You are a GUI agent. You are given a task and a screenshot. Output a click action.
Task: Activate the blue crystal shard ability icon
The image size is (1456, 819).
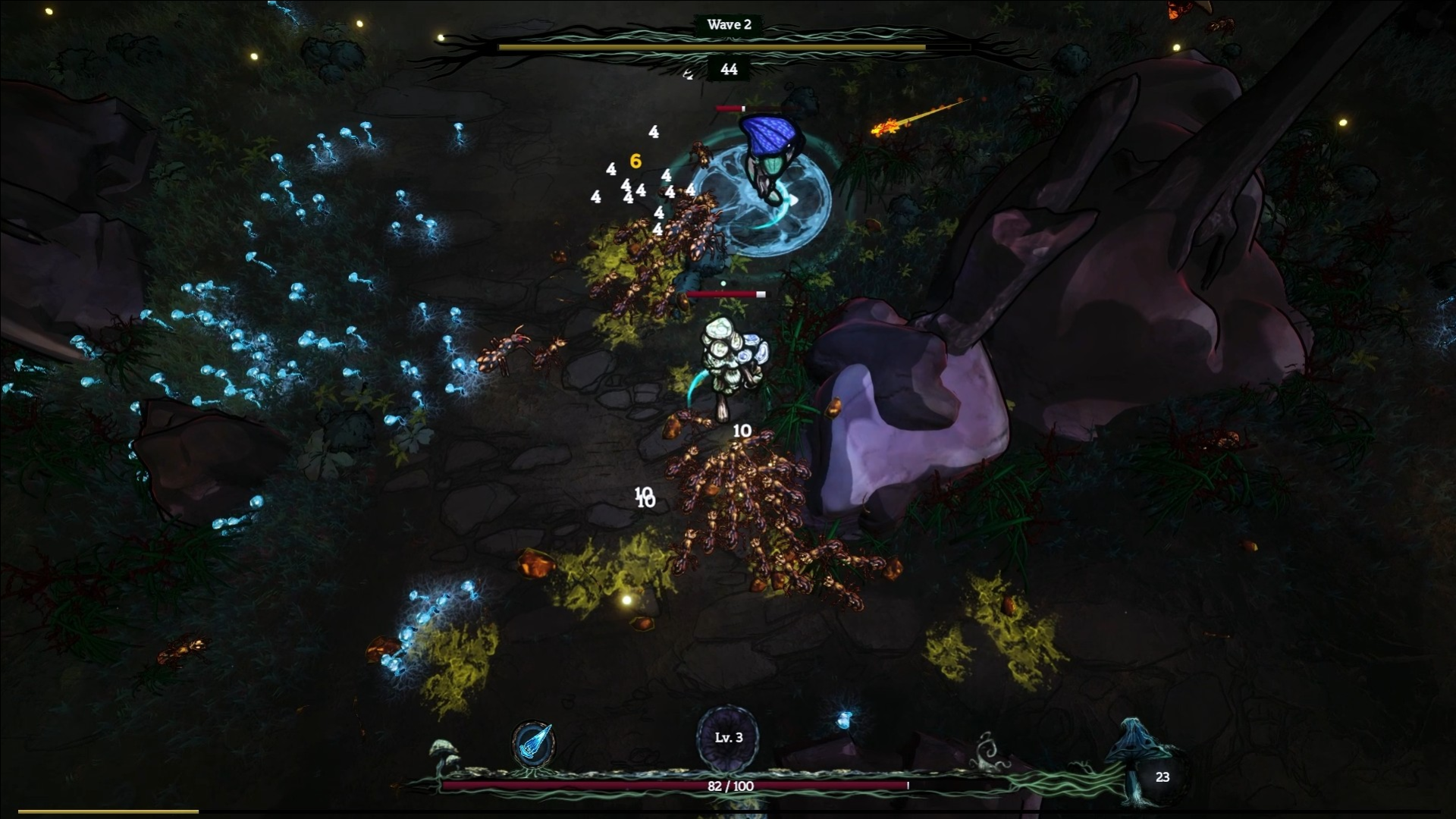[533, 744]
